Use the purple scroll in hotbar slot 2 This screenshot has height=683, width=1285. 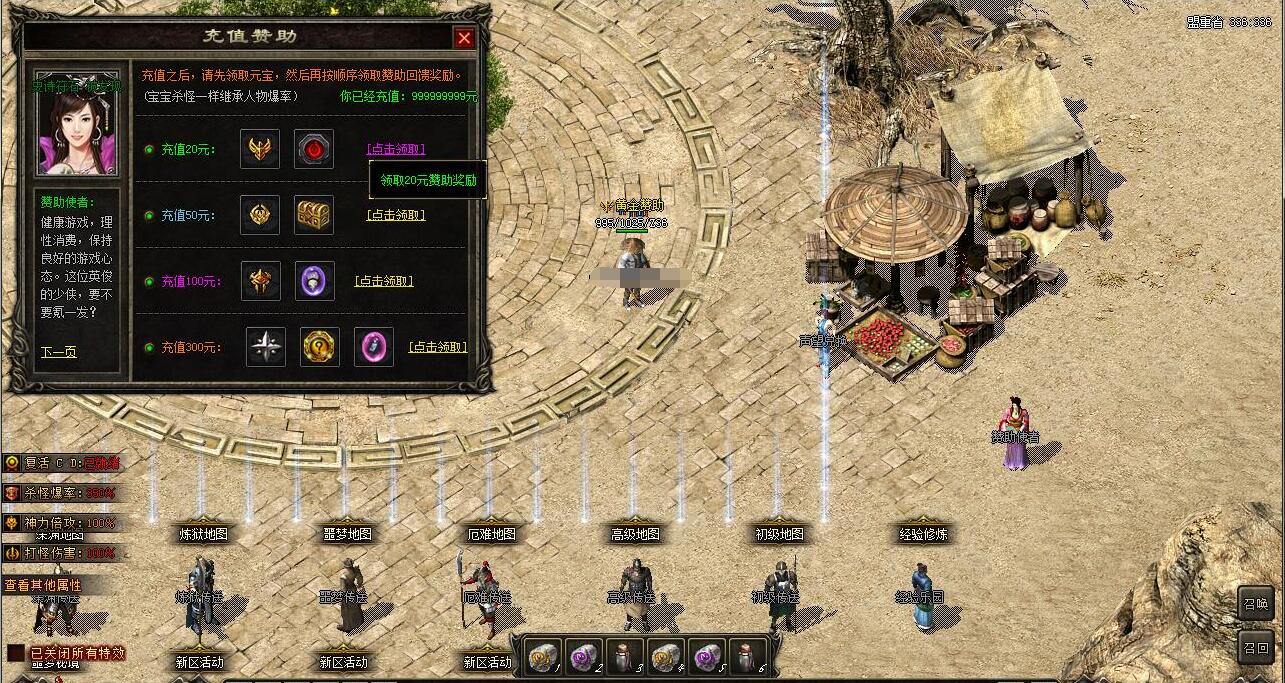point(584,656)
